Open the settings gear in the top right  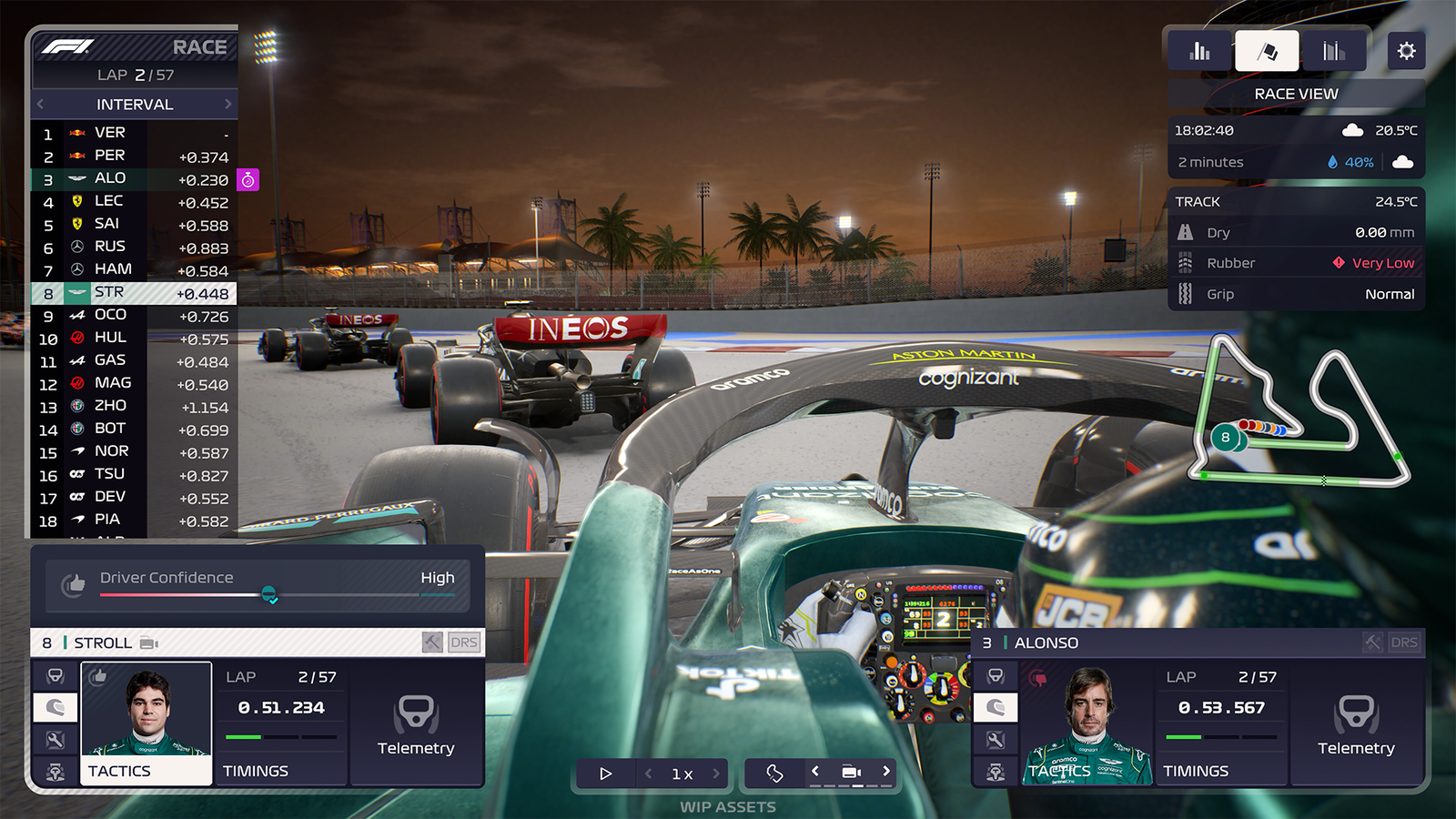pos(1406,50)
